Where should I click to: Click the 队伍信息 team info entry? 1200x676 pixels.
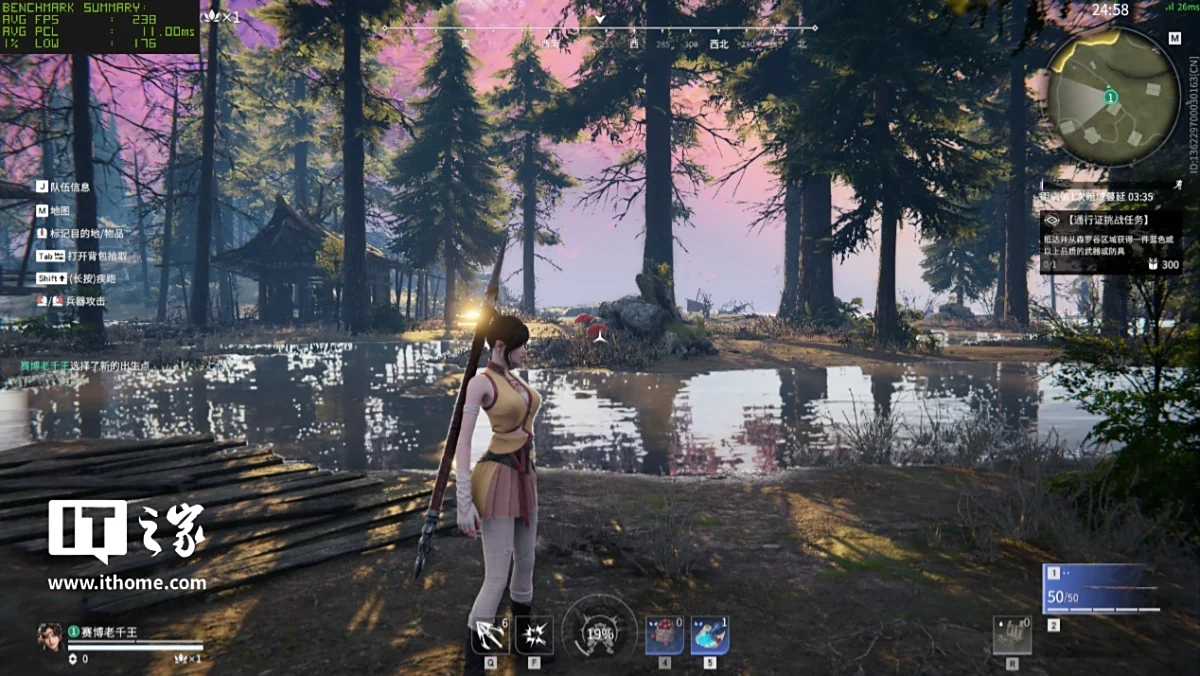69,187
